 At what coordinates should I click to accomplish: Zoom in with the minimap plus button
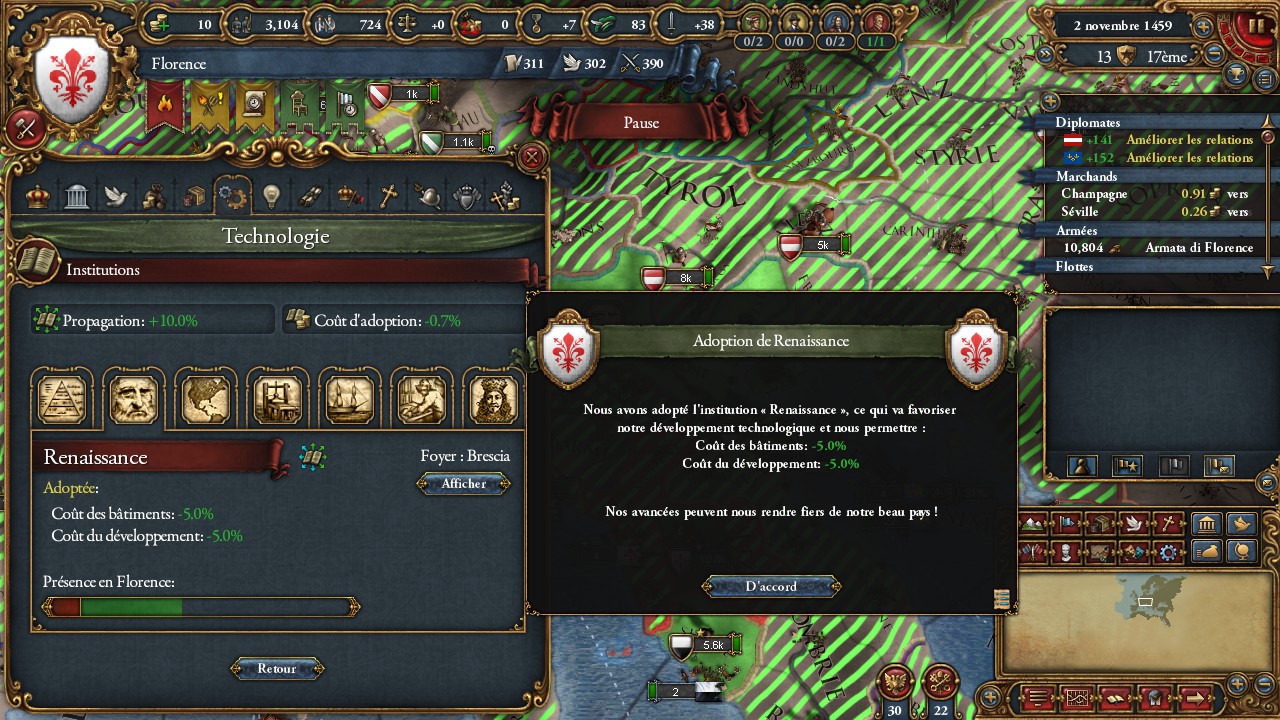pos(1237,684)
